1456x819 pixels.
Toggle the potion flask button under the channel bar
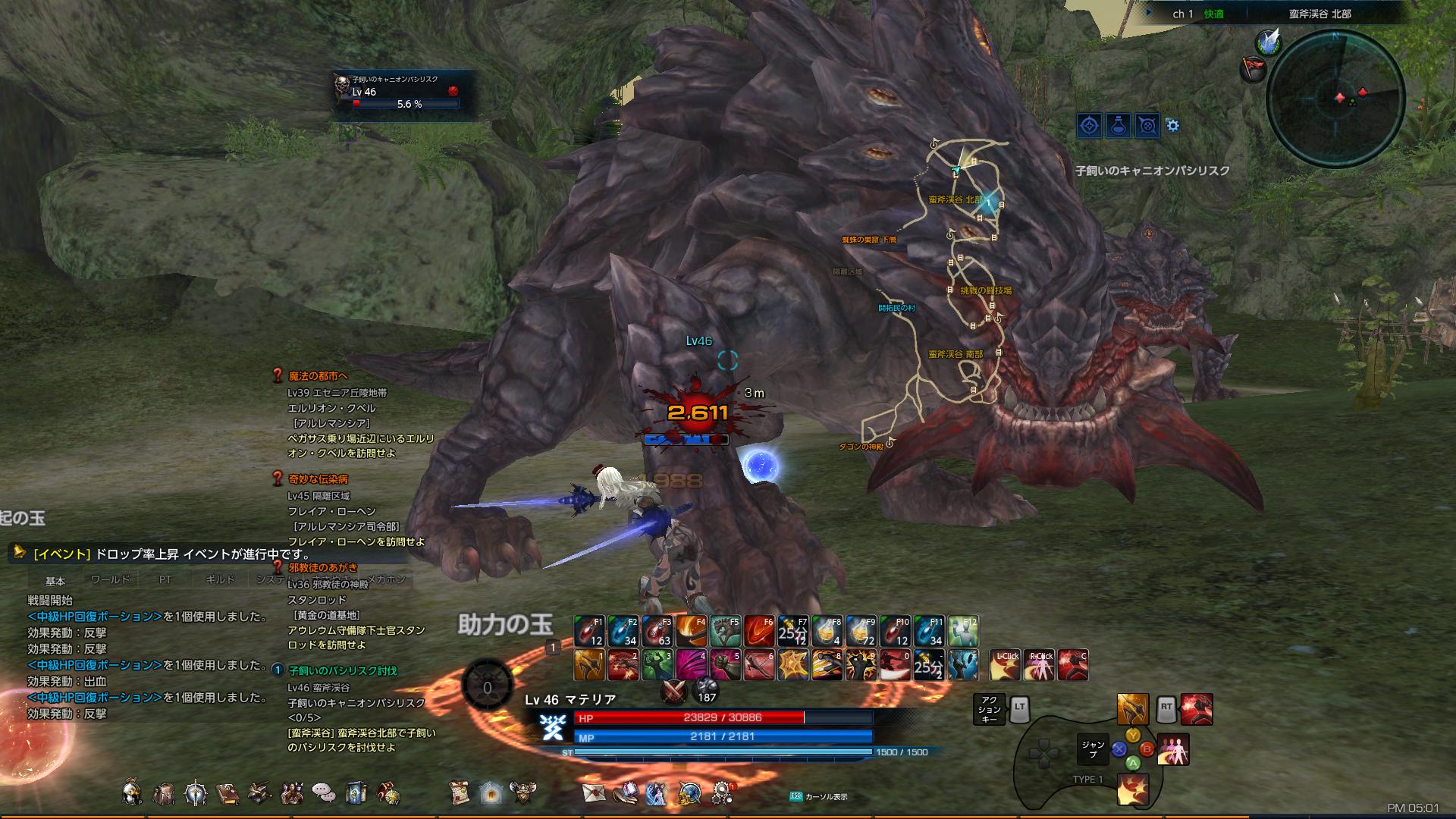tap(1119, 126)
